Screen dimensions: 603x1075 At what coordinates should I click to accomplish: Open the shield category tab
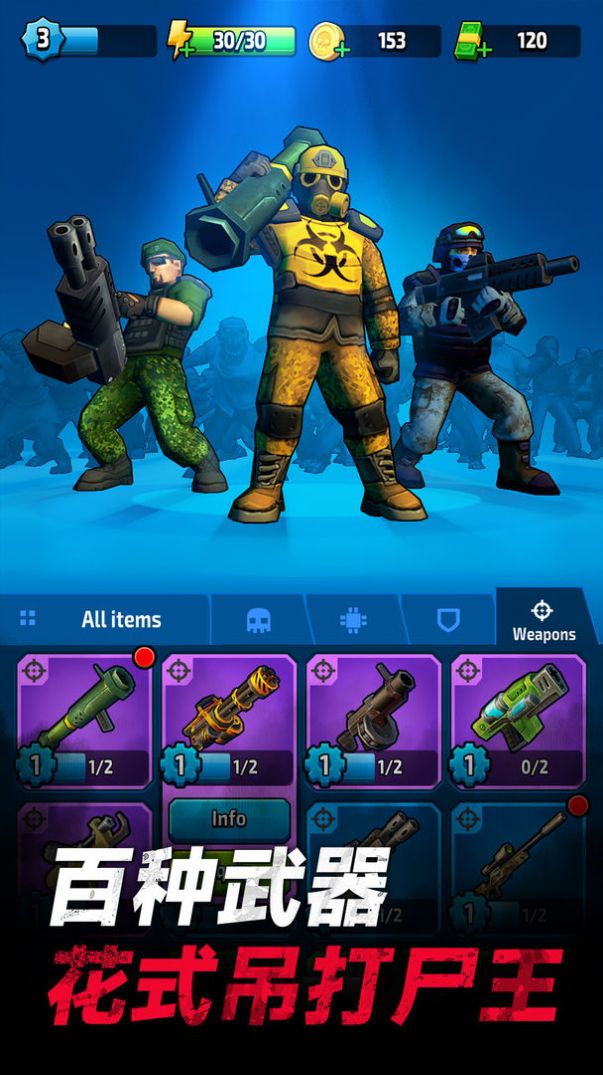(448, 621)
